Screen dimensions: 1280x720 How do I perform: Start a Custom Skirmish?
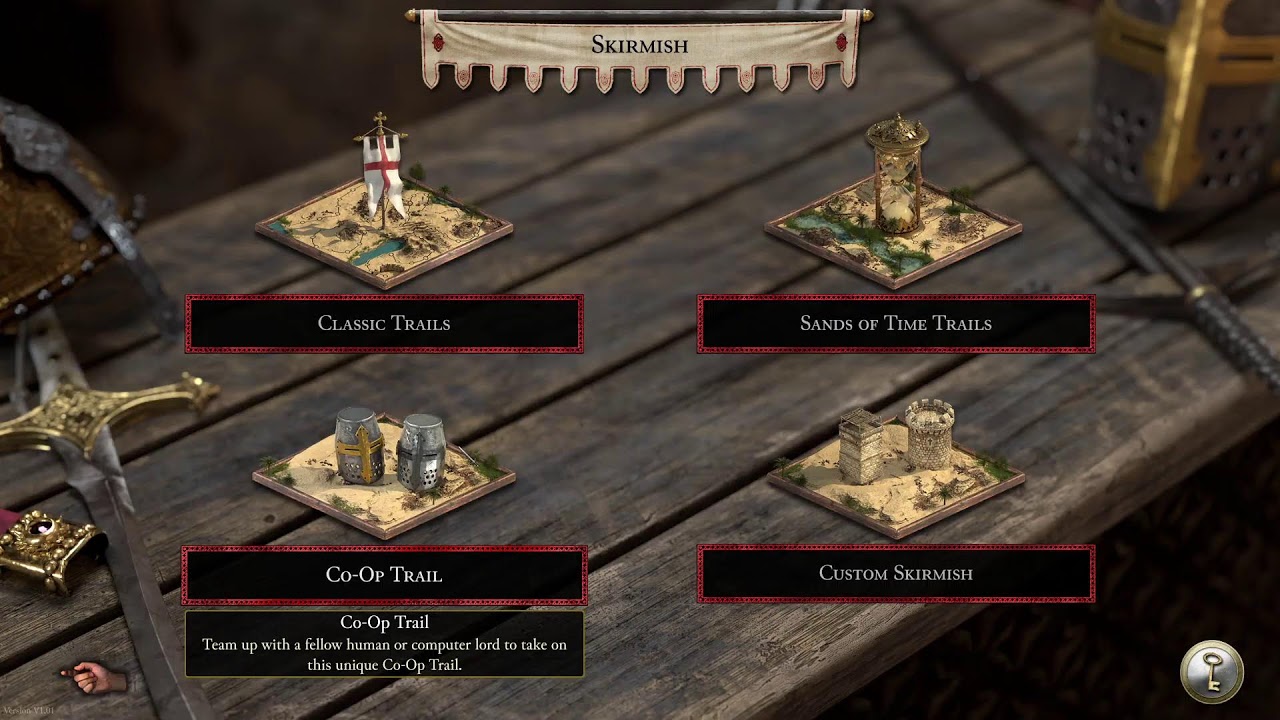tap(896, 574)
